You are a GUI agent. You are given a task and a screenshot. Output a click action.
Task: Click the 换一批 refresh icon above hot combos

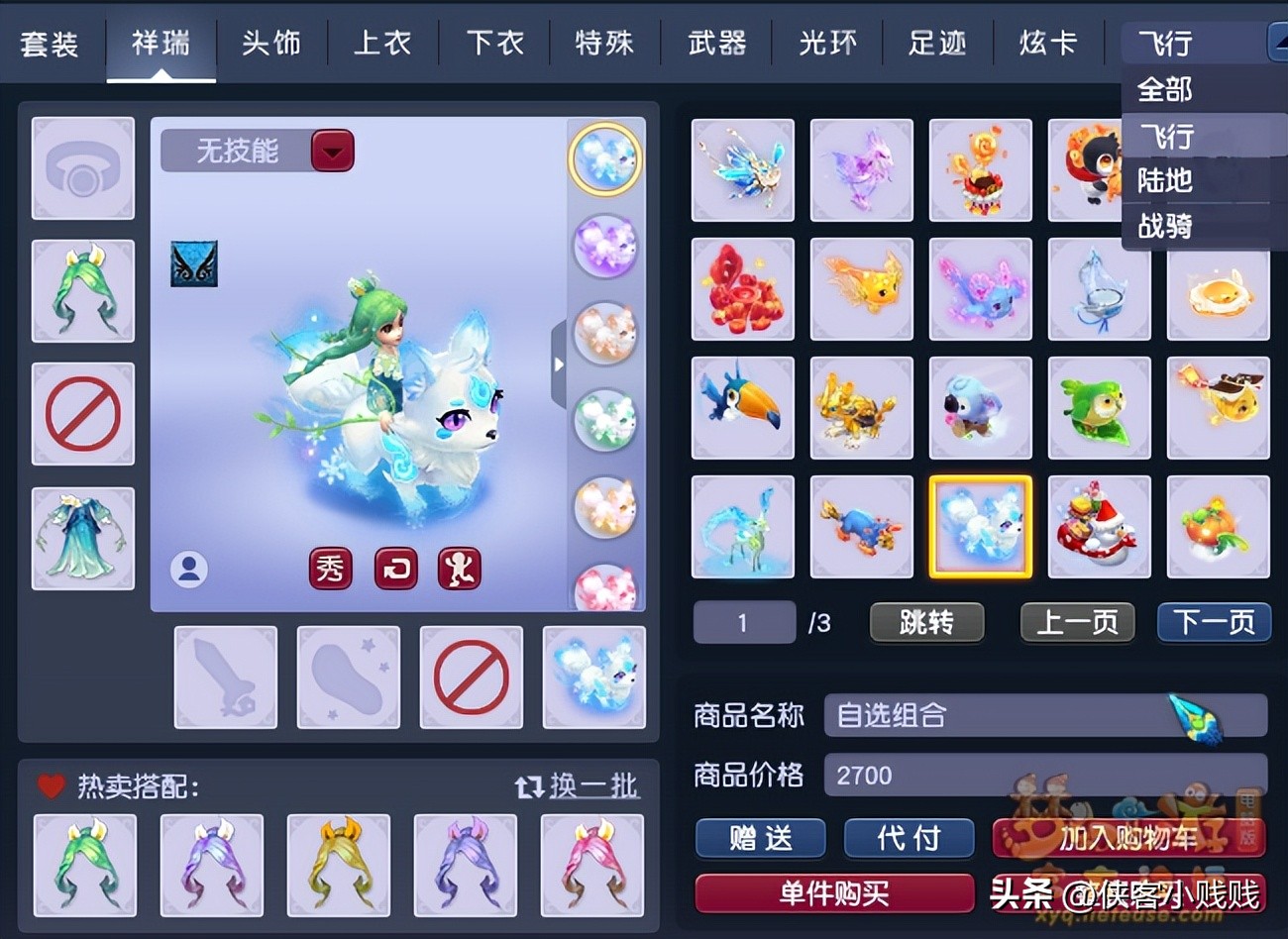tap(528, 785)
